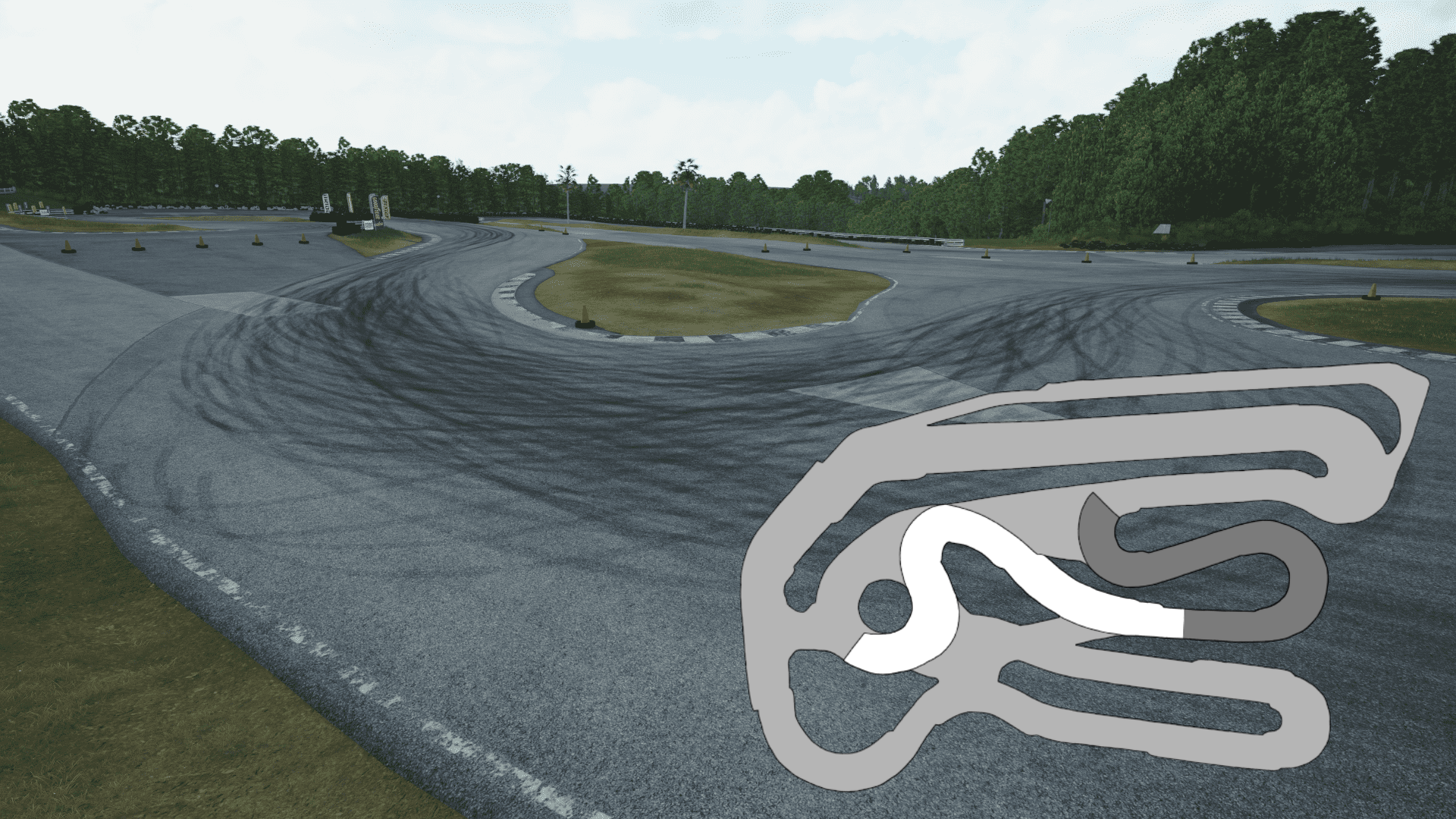This screenshot has width=1456, height=819.
Task: Click the tall light pole on the right
Action: 1046,212
